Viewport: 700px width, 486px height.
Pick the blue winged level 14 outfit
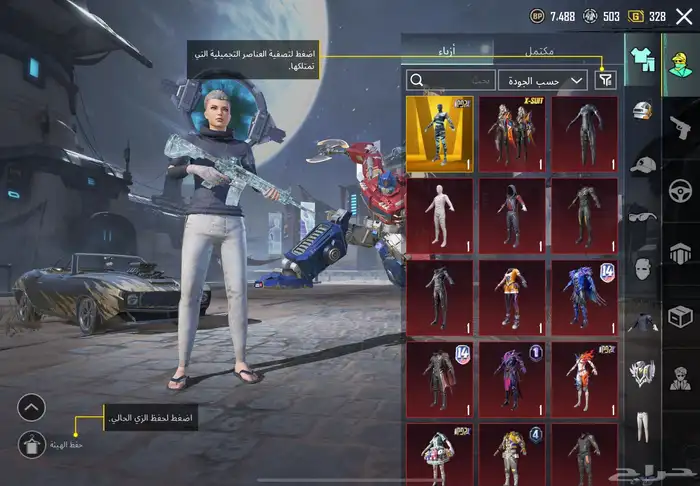click(x=585, y=297)
